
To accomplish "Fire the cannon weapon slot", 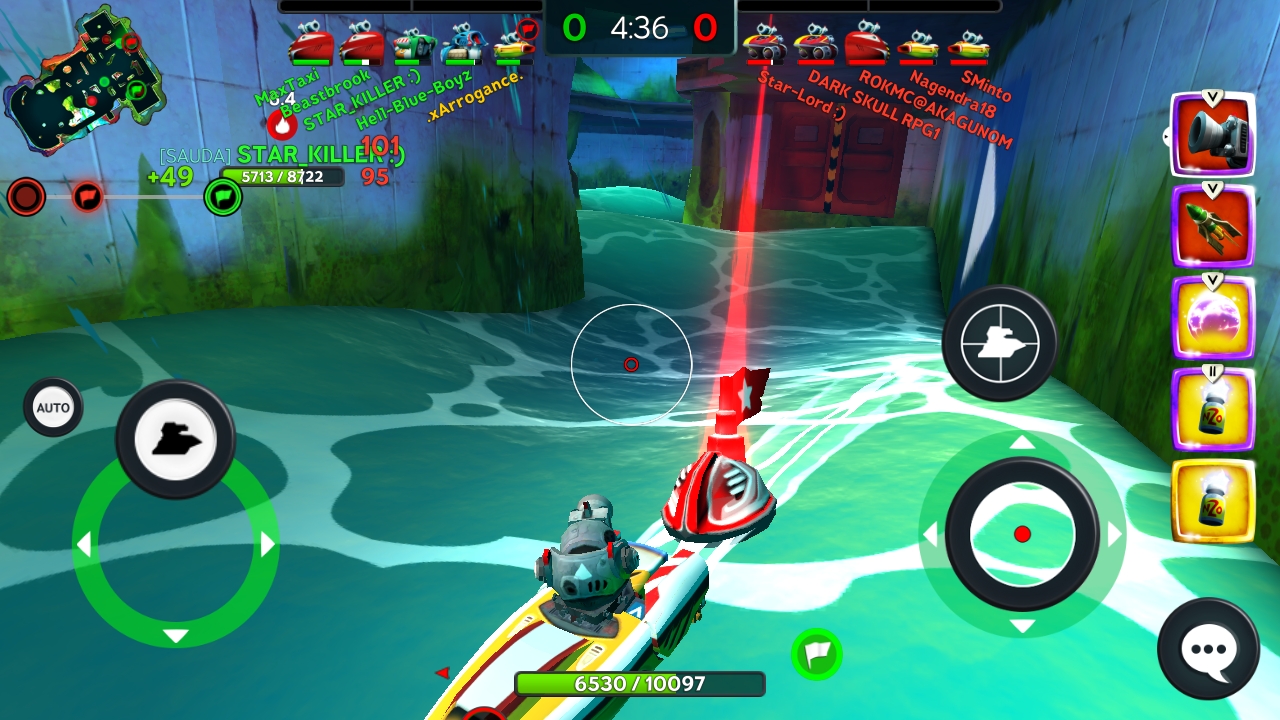I will coord(1213,135).
